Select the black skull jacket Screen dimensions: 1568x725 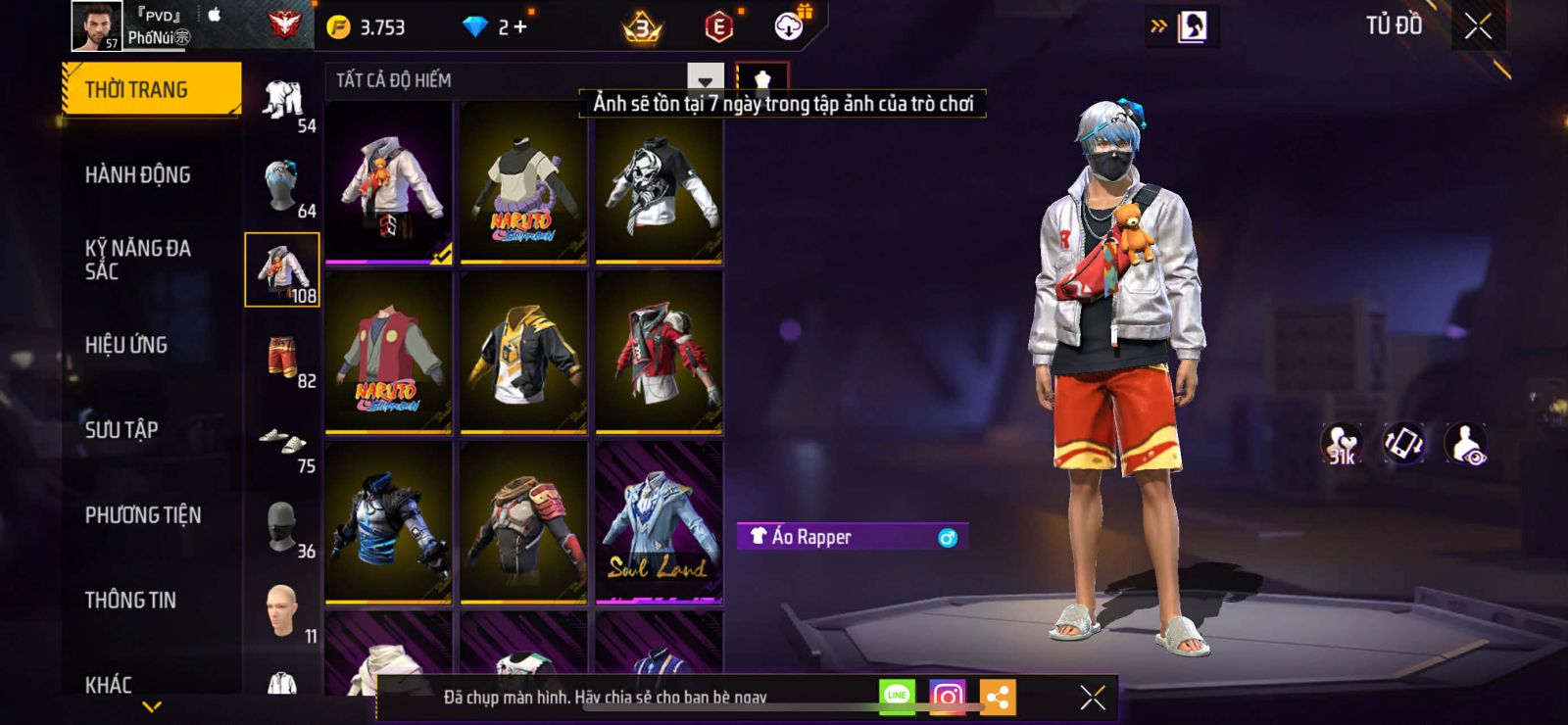pos(659,184)
